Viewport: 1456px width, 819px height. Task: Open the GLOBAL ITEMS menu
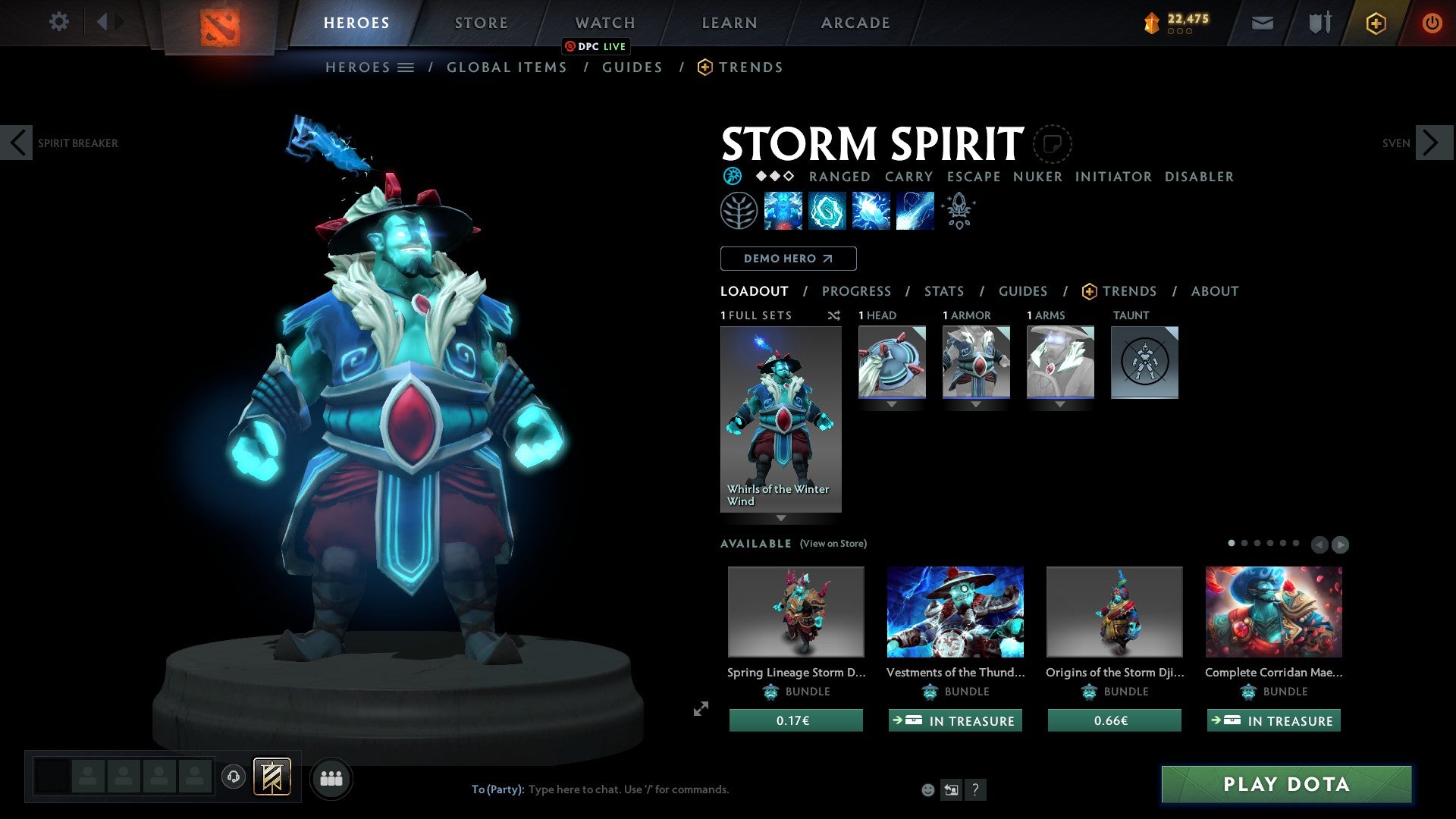coord(507,67)
